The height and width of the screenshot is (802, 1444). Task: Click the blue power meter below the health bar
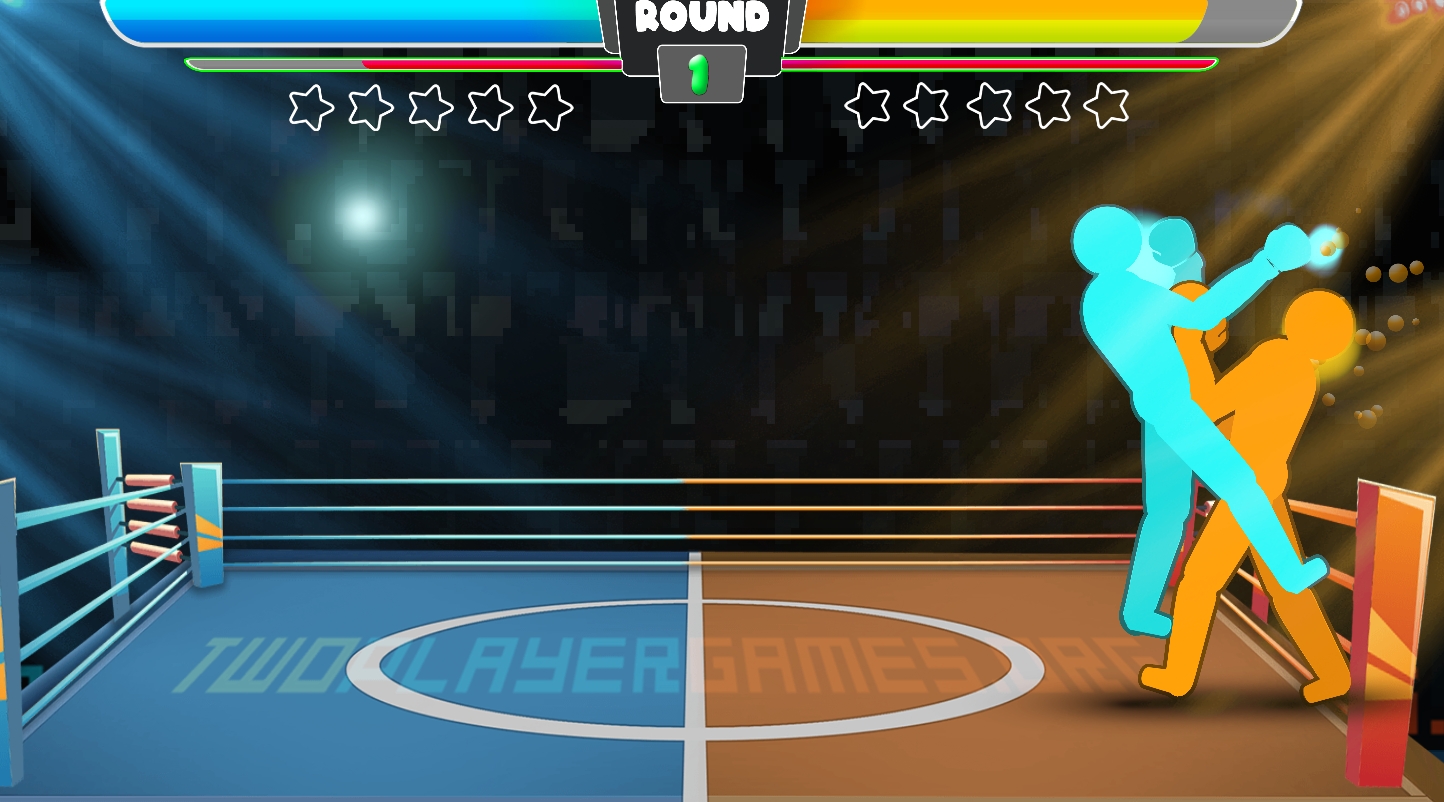(400, 62)
